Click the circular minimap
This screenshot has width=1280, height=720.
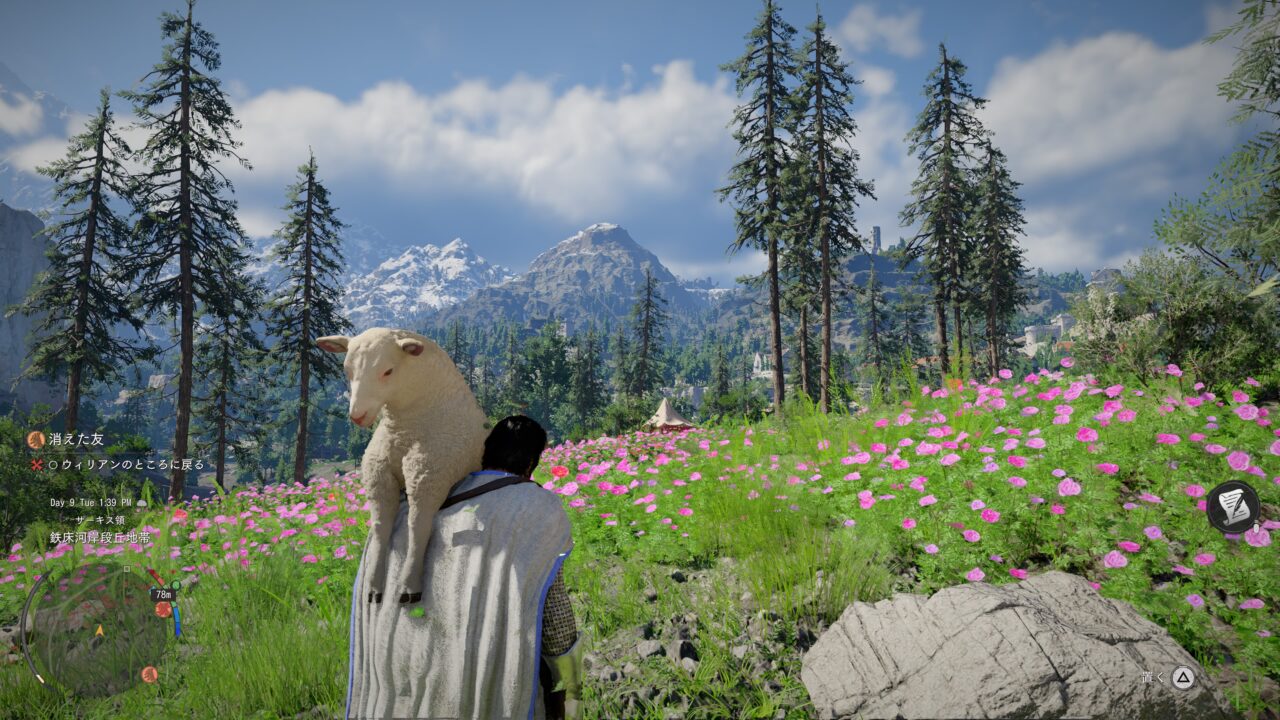pyautogui.click(x=98, y=630)
